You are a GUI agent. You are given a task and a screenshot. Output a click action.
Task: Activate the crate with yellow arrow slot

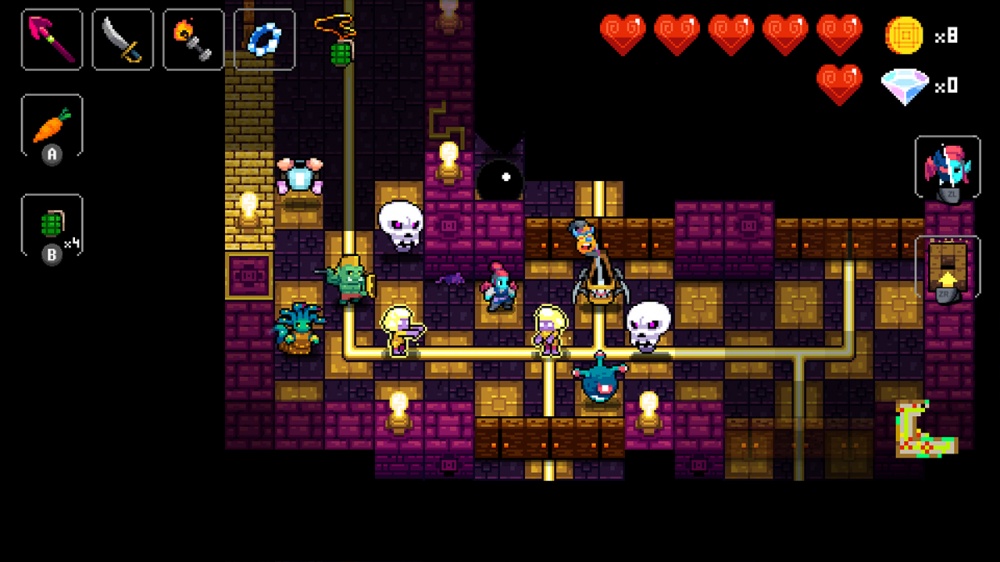(947, 266)
